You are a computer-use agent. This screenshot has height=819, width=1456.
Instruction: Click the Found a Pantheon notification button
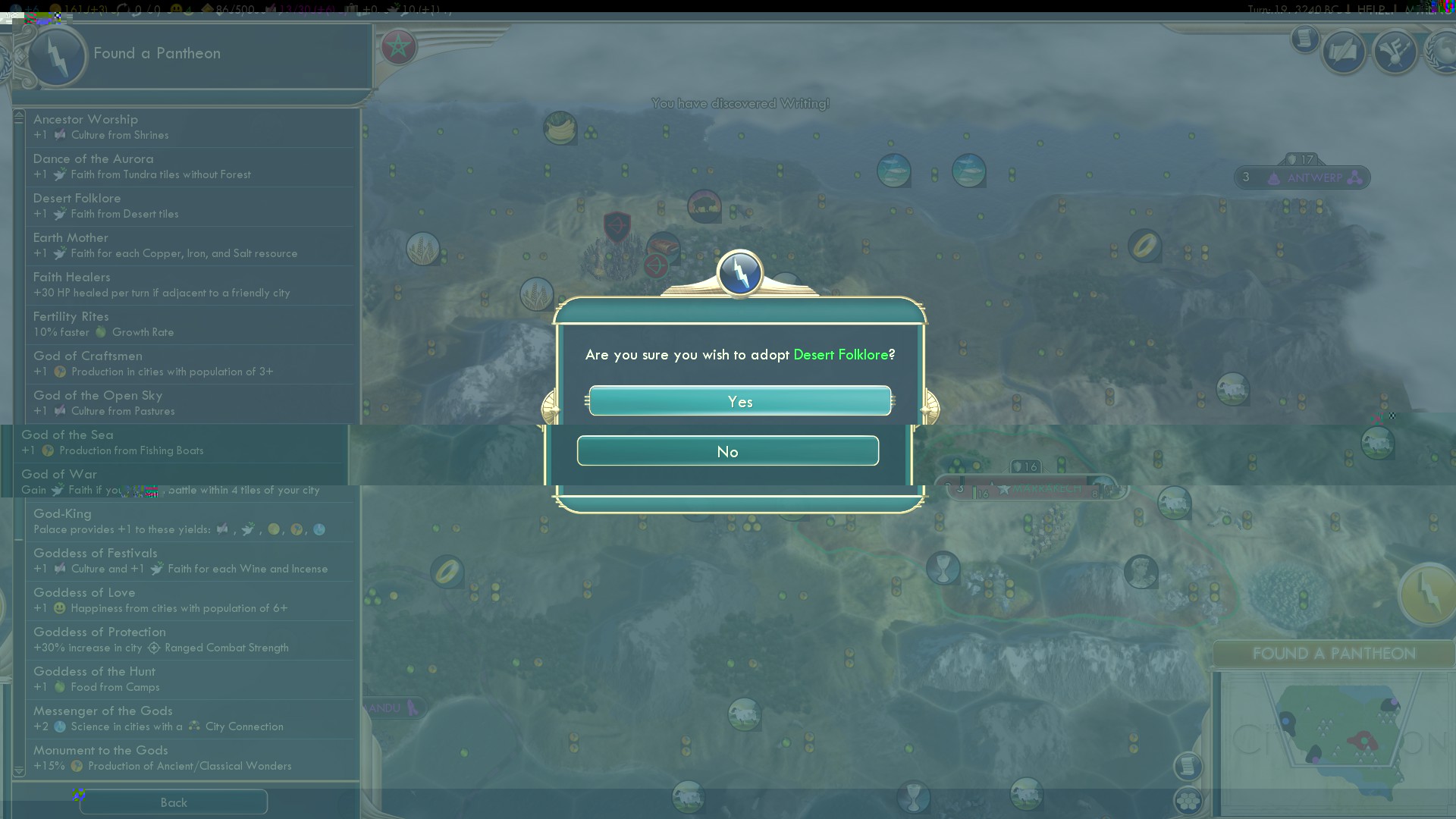[1427, 594]
